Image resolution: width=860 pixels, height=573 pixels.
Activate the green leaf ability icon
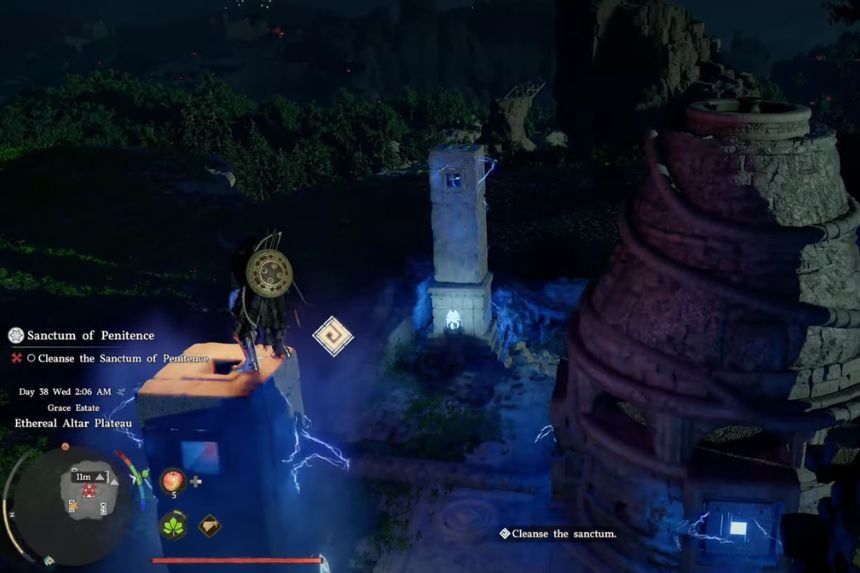click(173, 524)
